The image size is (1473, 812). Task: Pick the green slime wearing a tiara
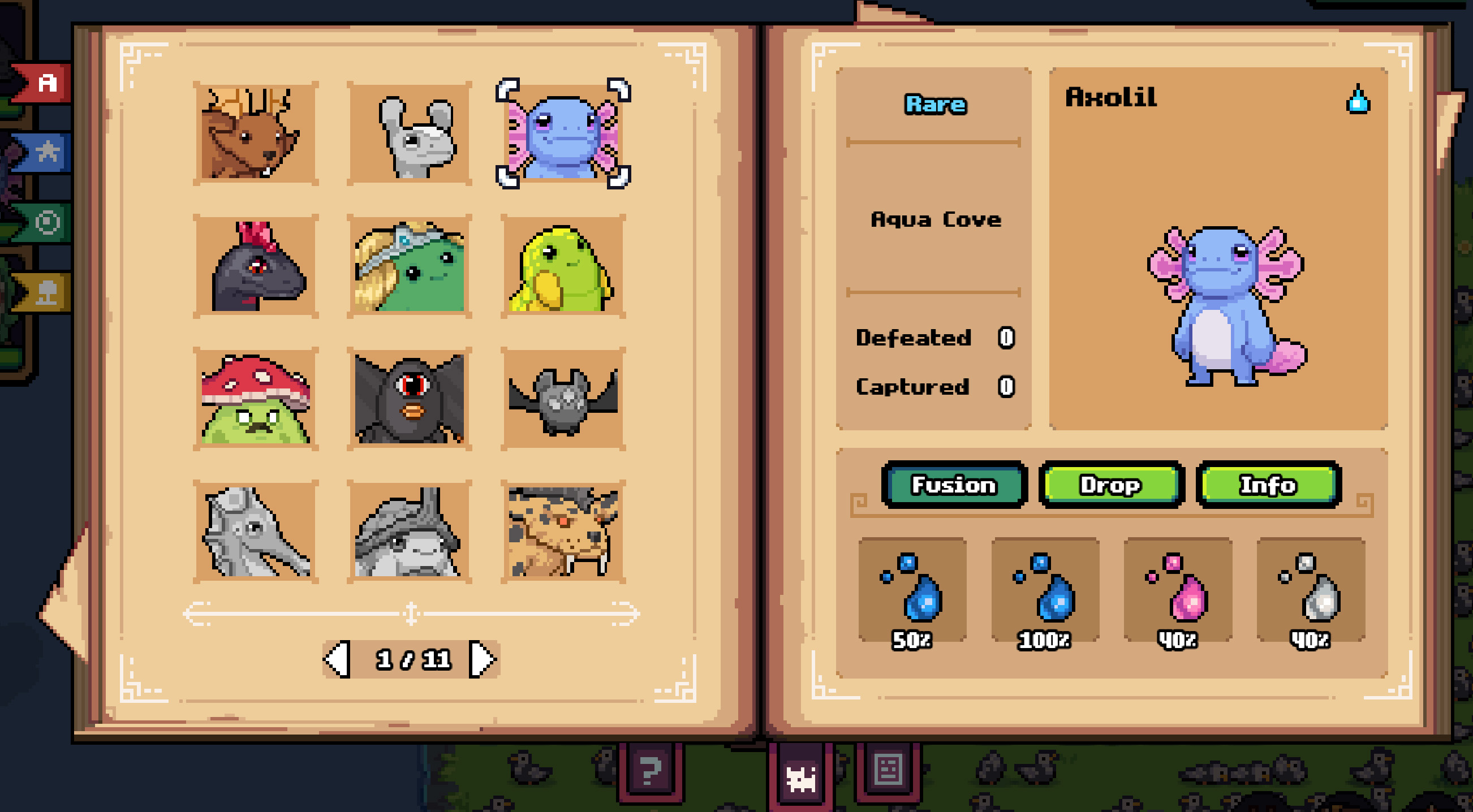(x=410, y=266)
